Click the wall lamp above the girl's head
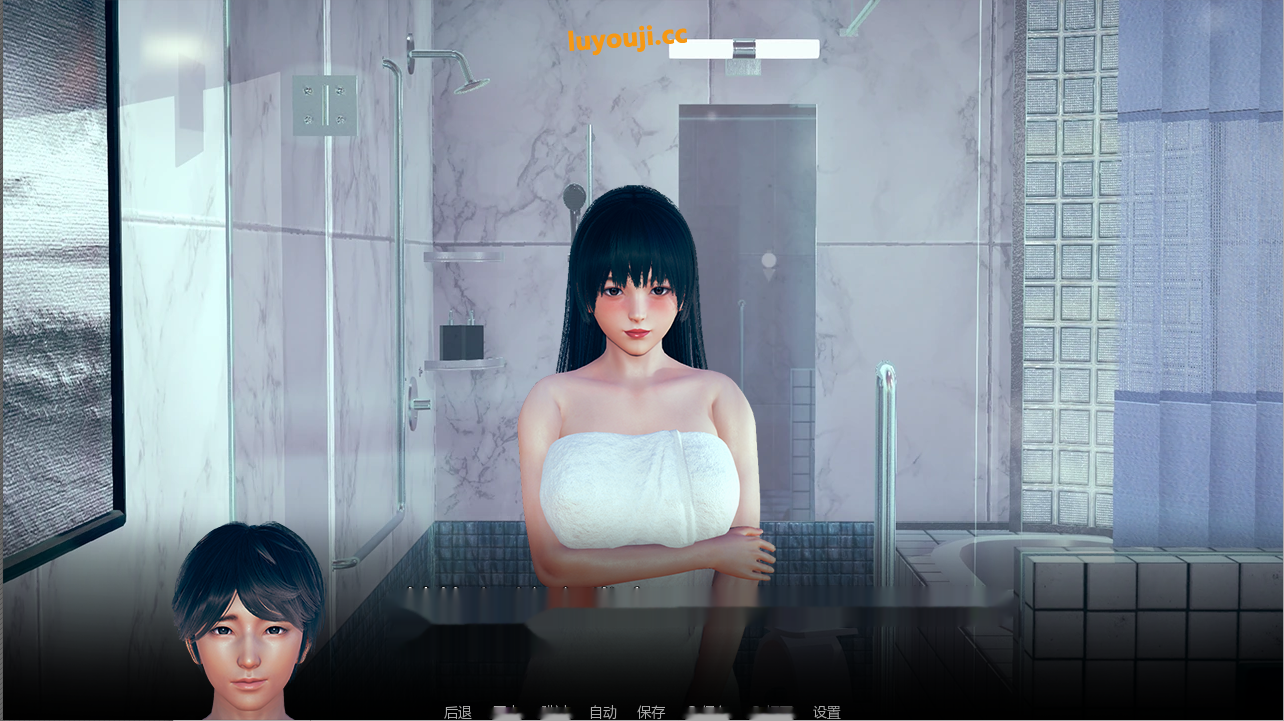The height and width of the screenshot is (721, 1284). (x=744, y=48)
